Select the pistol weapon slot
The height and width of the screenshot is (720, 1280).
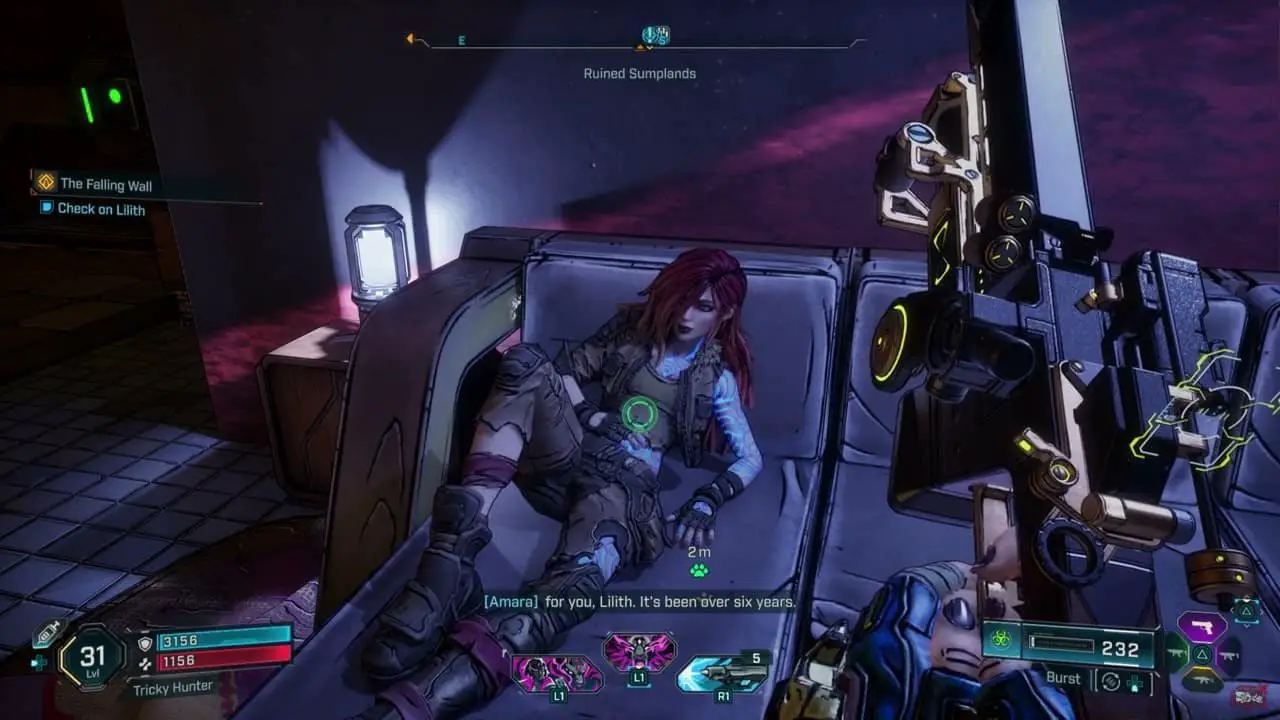1201,628
